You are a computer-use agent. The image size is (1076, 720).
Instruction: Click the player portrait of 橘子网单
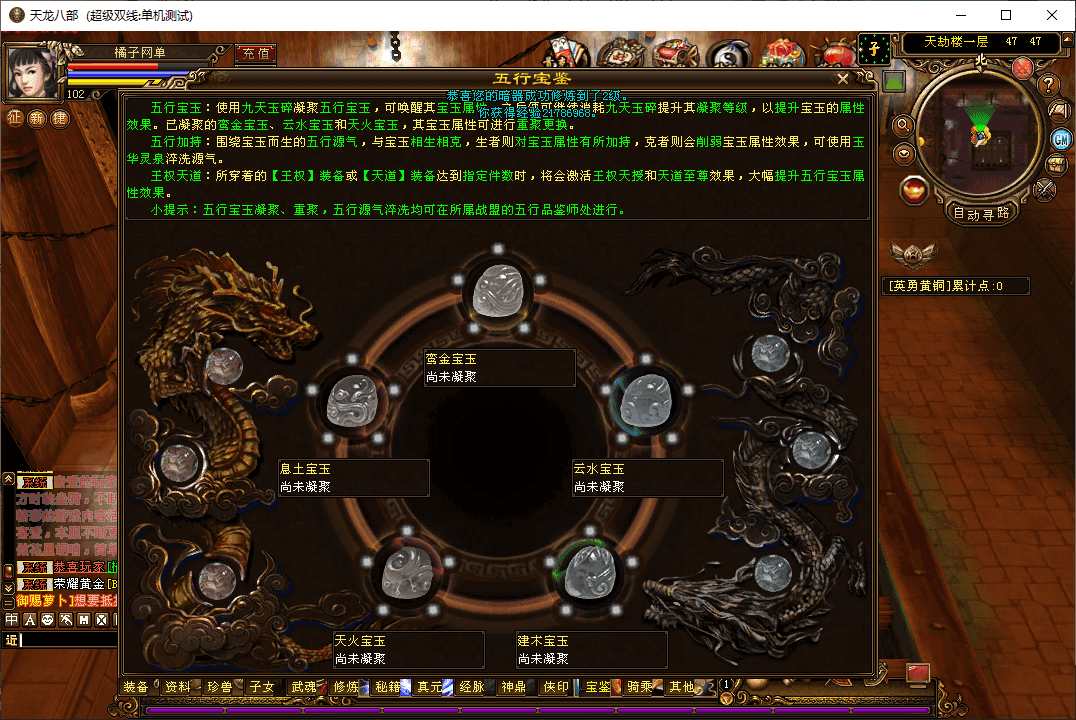(x=34, y=70)
